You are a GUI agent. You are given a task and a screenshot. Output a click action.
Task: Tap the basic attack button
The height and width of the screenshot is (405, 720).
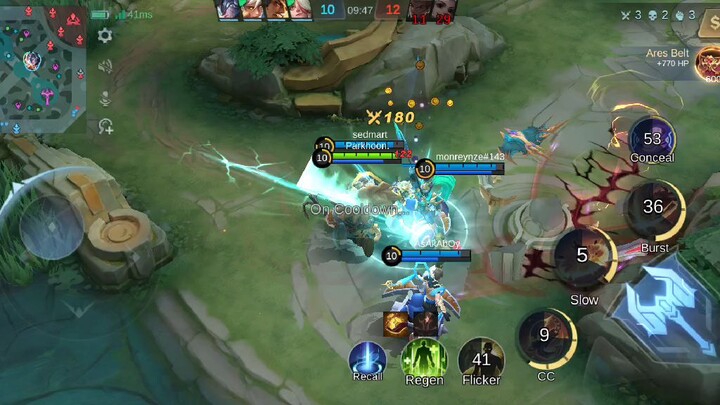click(x=668, y=310)
